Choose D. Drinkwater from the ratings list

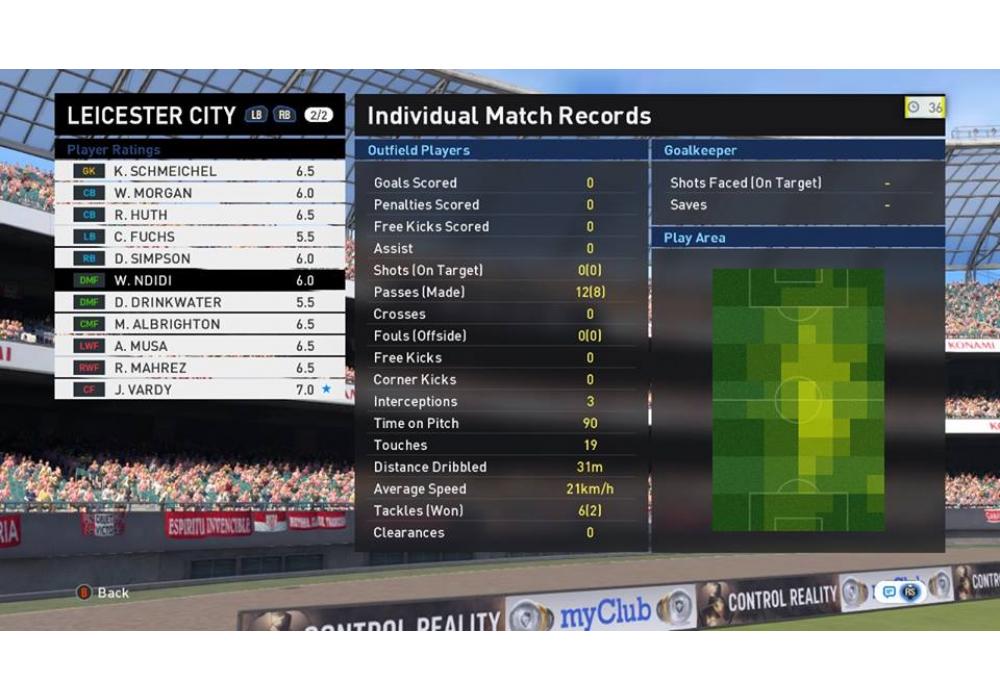click(199, 302)
